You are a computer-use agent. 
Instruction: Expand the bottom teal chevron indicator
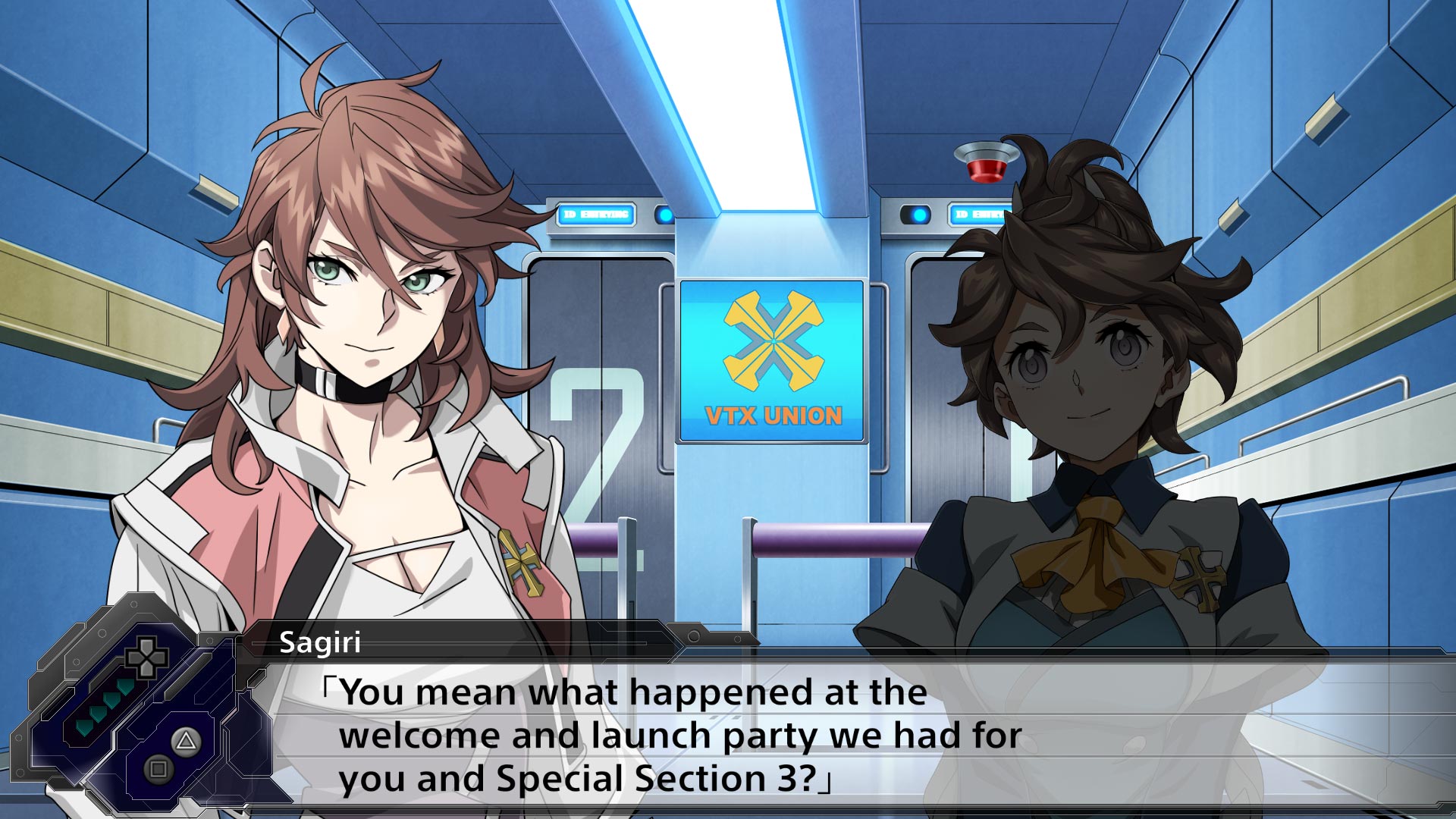[83, 728]
